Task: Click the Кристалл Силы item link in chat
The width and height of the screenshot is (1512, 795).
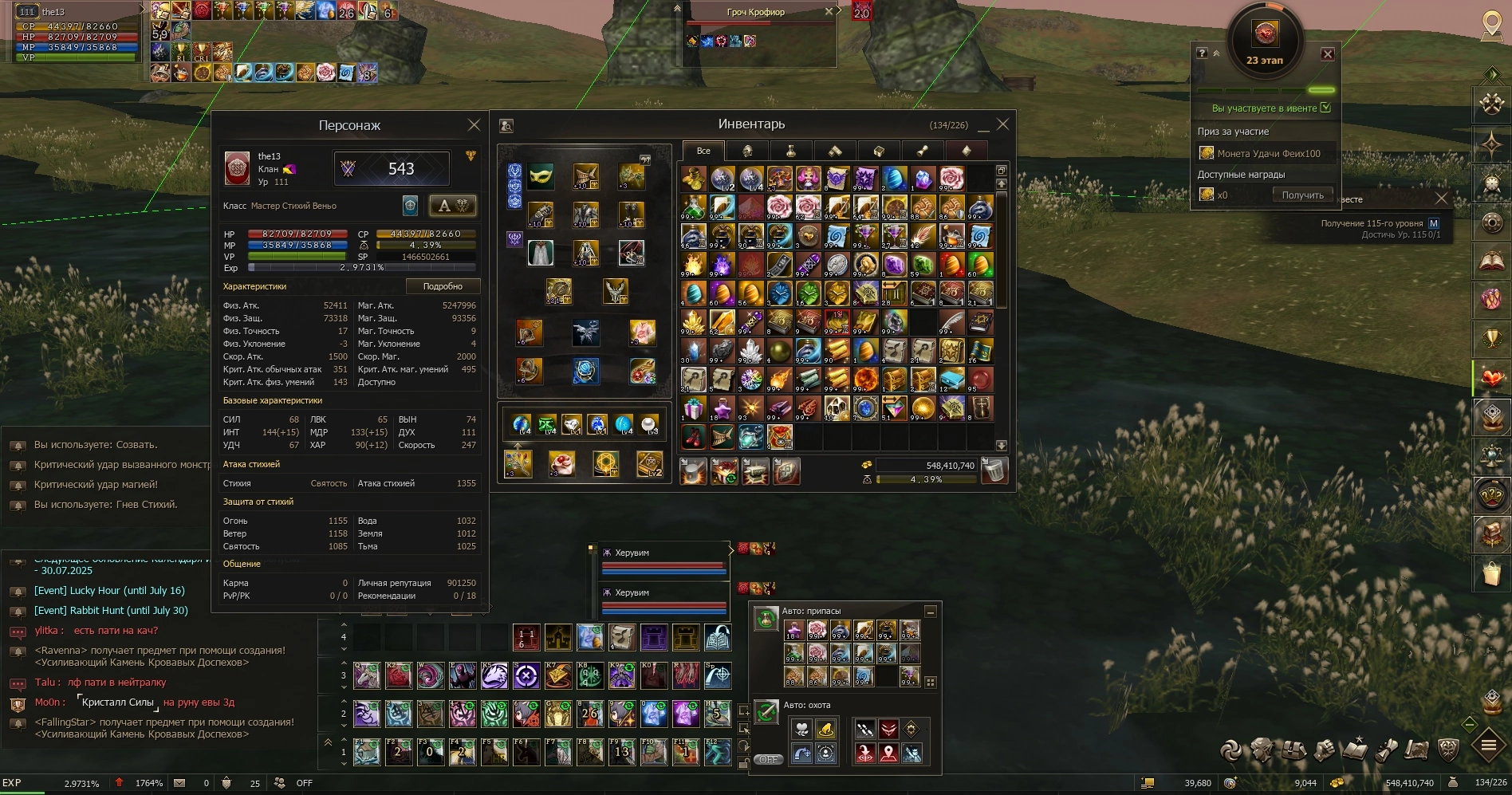Action: (117, 703)
